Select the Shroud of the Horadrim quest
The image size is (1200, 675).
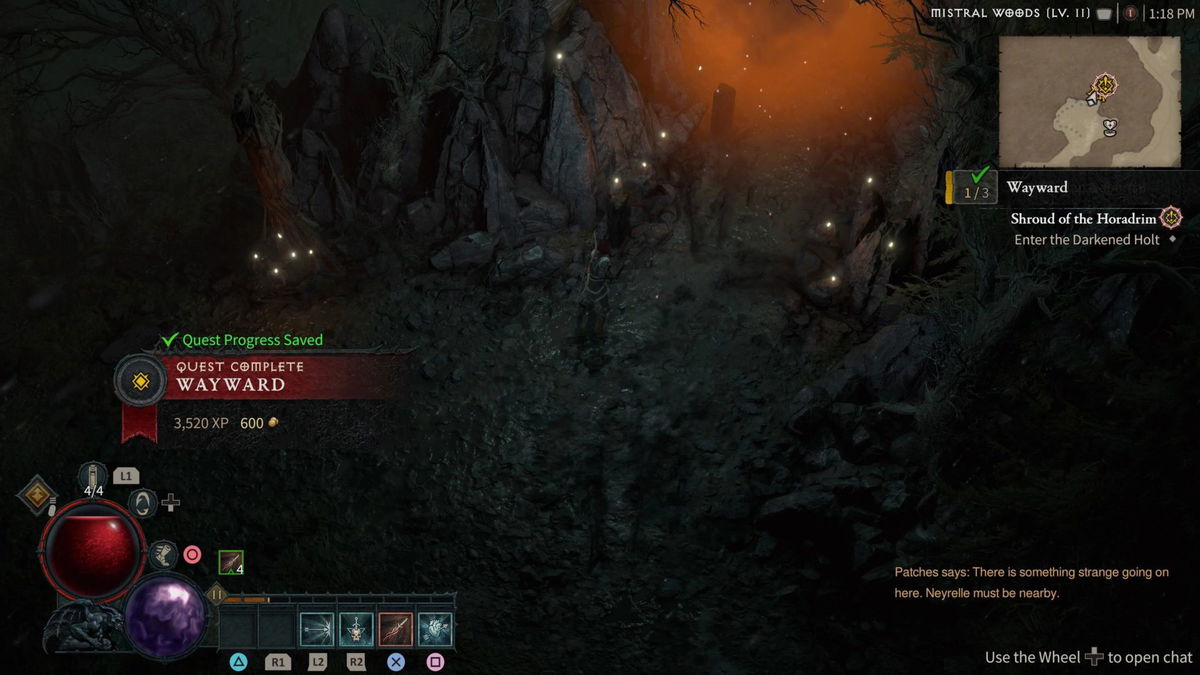point(1083,218)
